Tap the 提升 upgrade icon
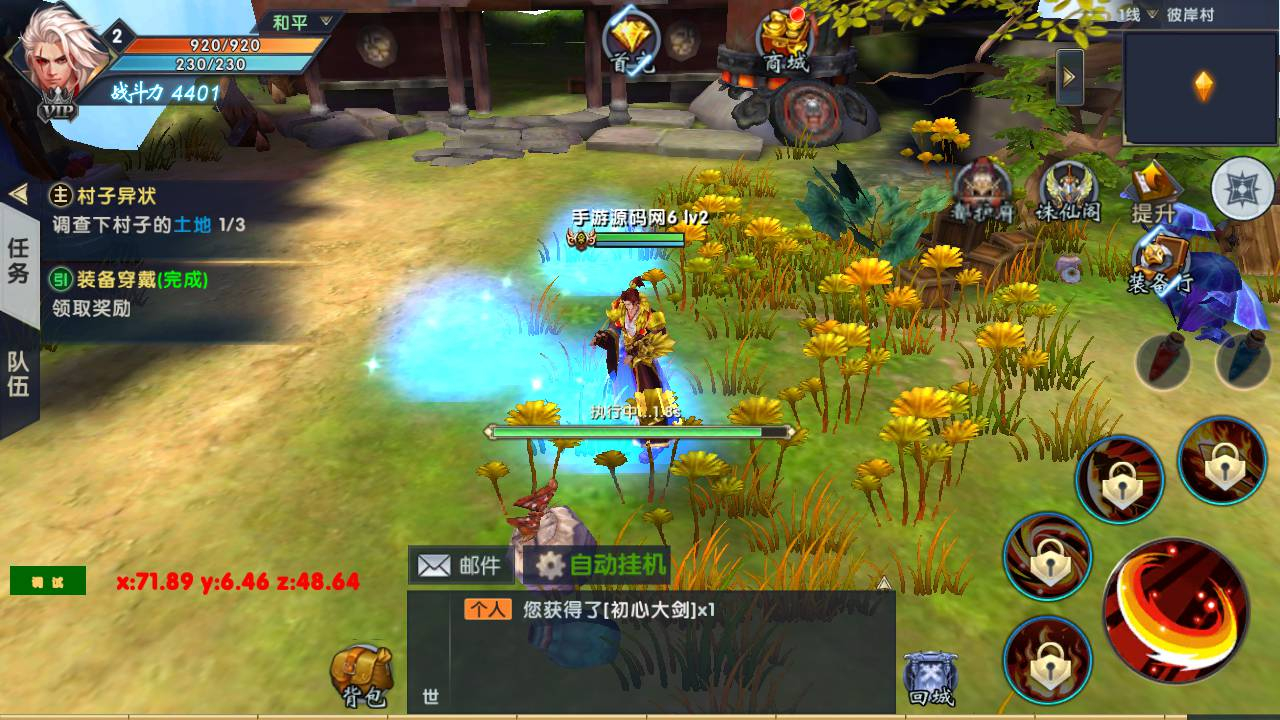 1155,192
